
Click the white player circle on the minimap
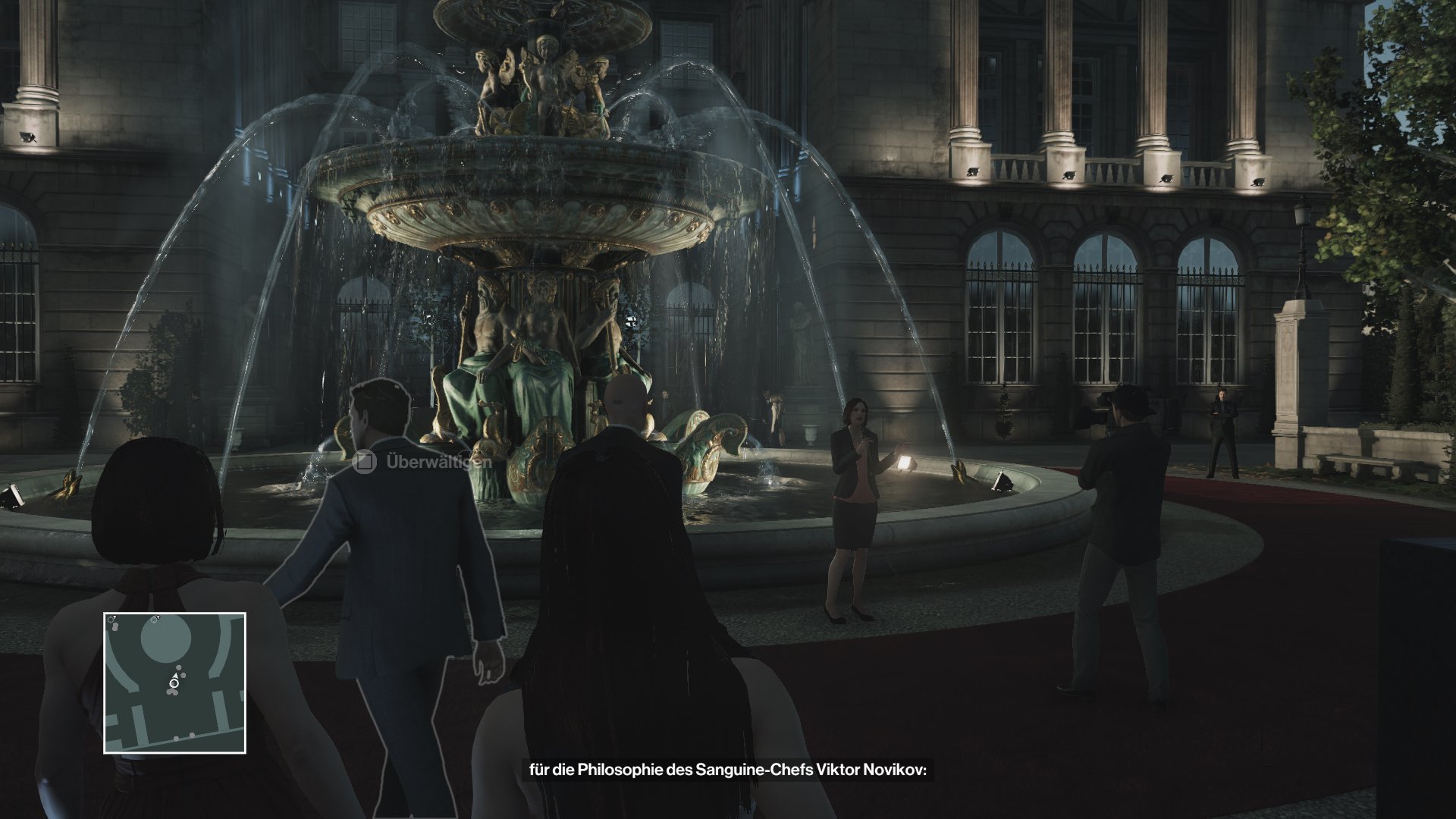(174, 684)
